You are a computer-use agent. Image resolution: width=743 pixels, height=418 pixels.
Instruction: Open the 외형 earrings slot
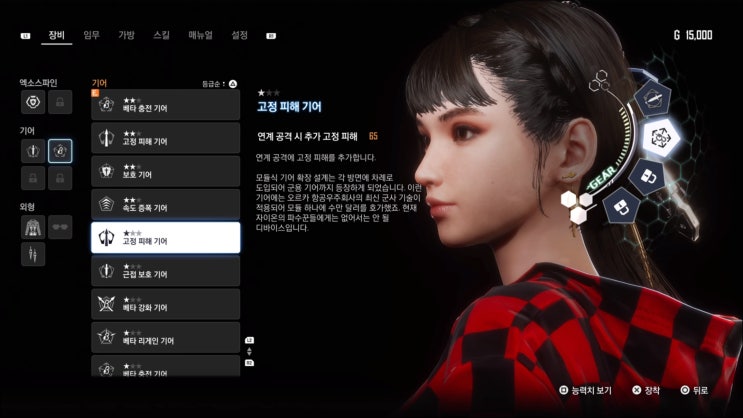tap(33, 254)
